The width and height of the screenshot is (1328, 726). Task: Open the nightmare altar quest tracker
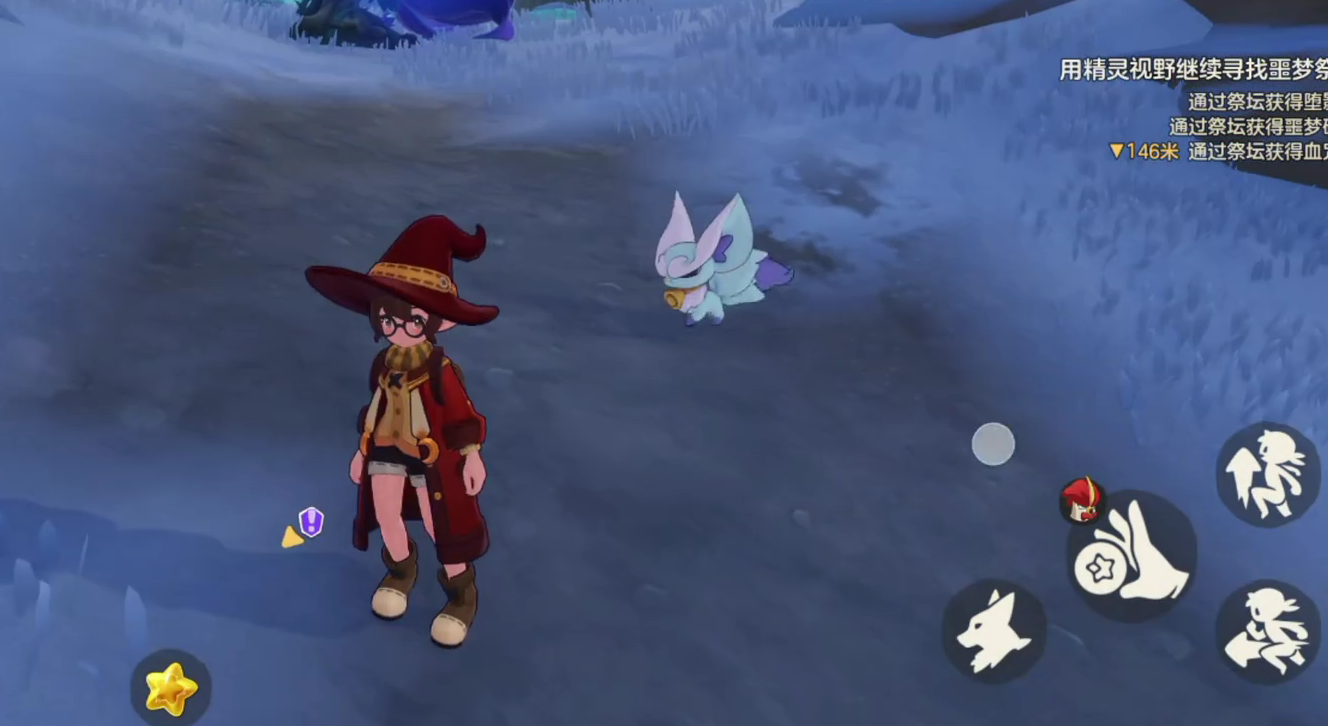coord(1193,70)
